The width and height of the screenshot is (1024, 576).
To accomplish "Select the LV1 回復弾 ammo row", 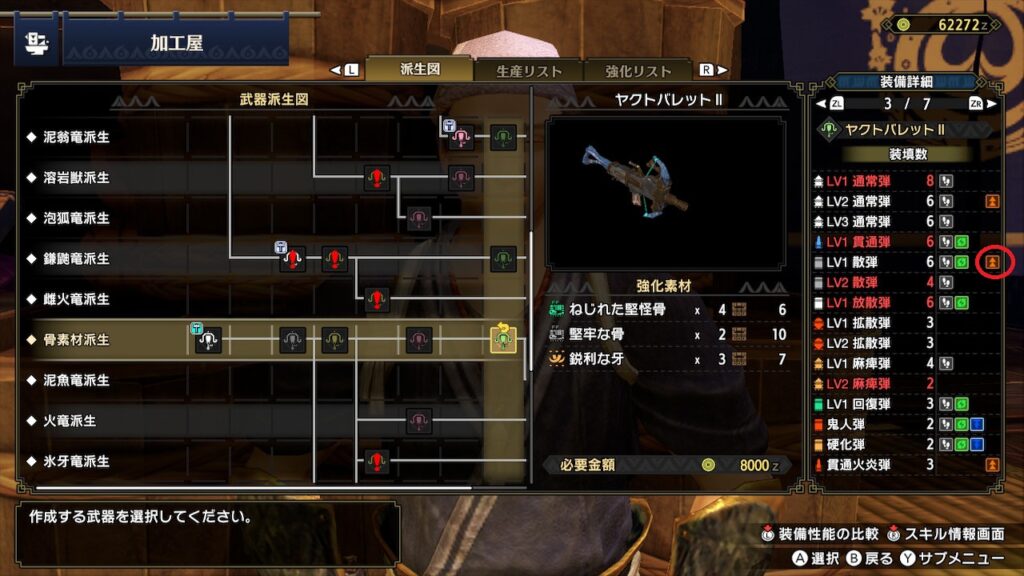I will [x=880, y=403].
